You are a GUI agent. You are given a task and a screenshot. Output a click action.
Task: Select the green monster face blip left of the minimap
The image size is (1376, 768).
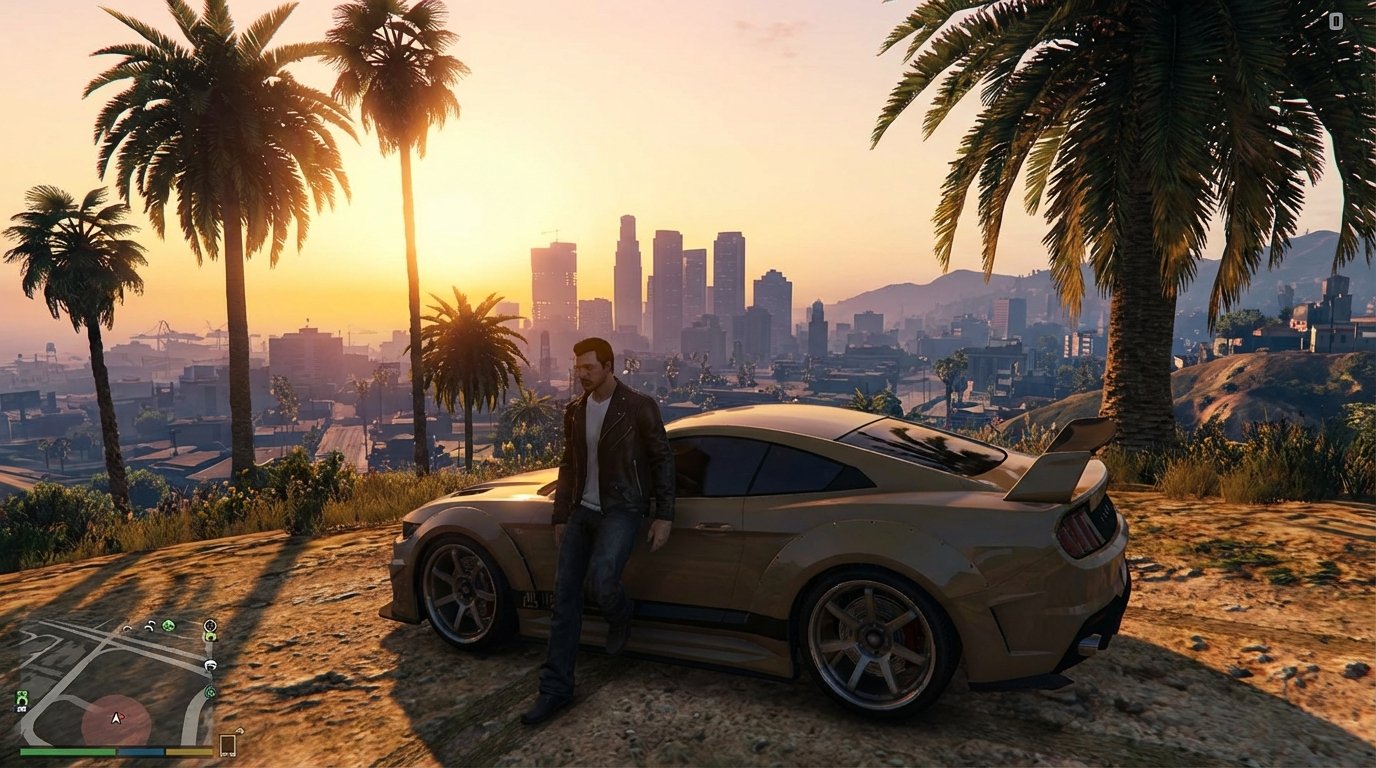click(x=22, y=697)
